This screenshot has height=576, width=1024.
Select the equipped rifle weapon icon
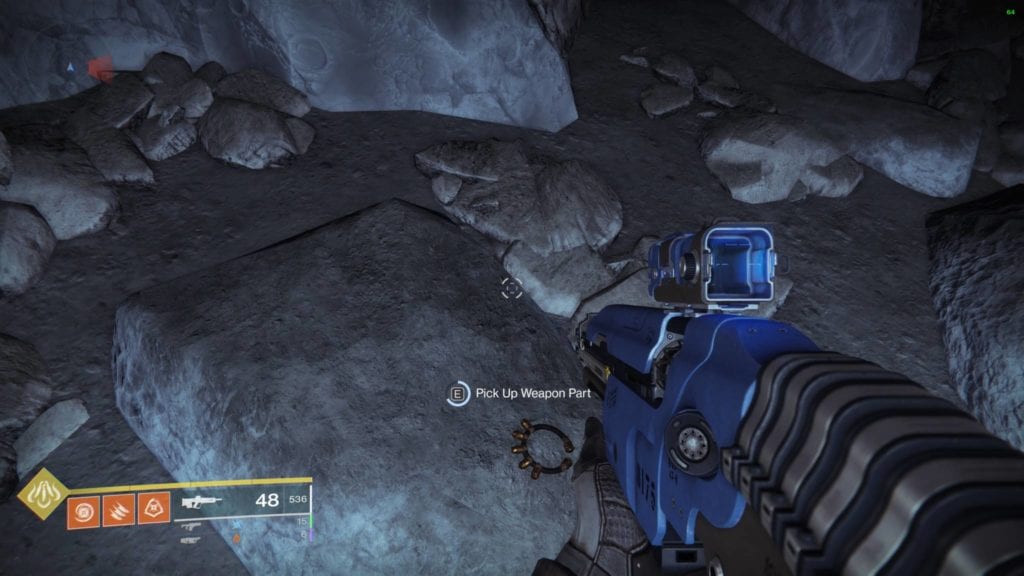click(x=201, y=502)
